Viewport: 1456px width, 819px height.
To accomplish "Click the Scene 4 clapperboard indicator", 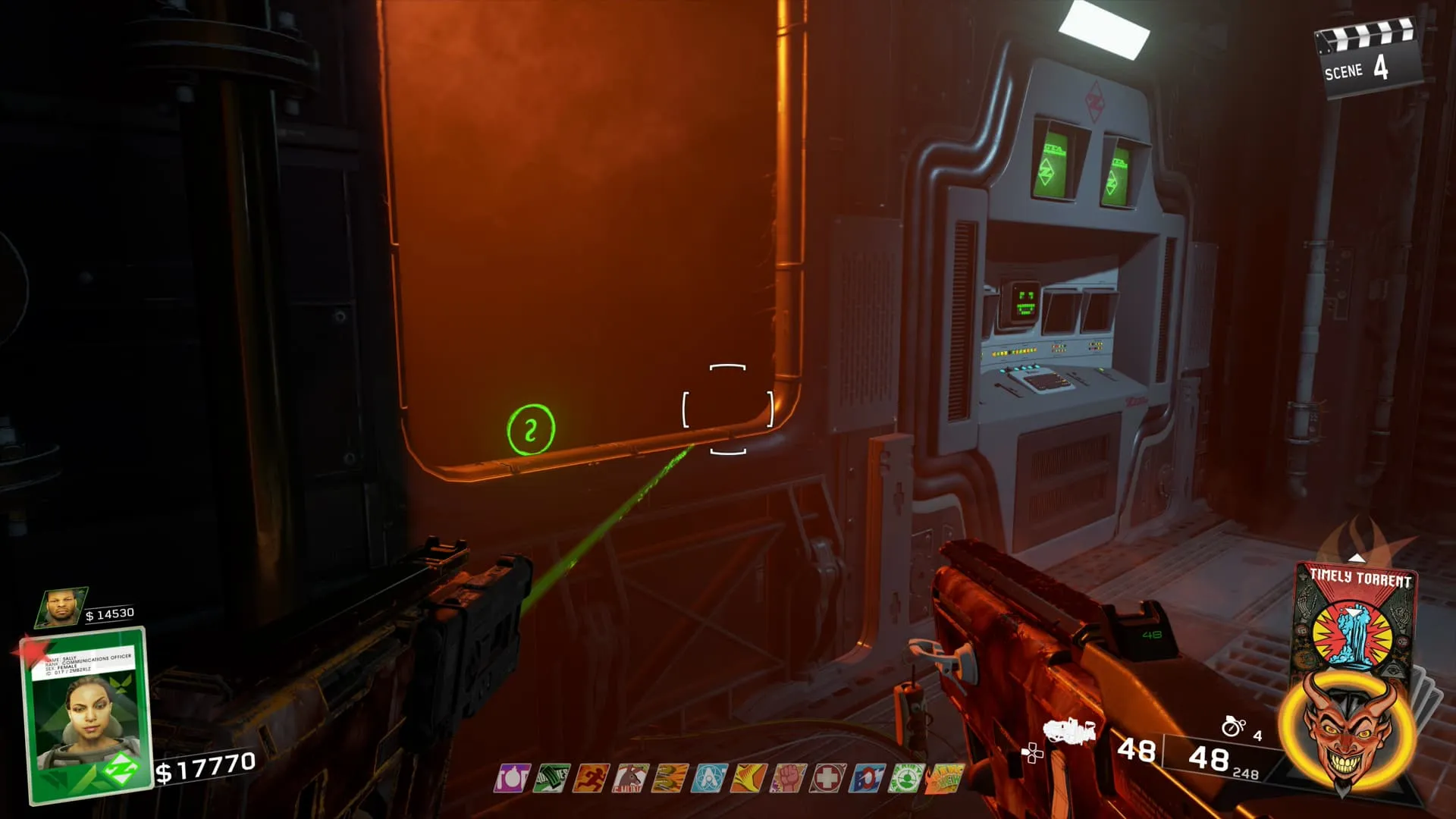I will pyautogui.click(x=1365, y=59).
